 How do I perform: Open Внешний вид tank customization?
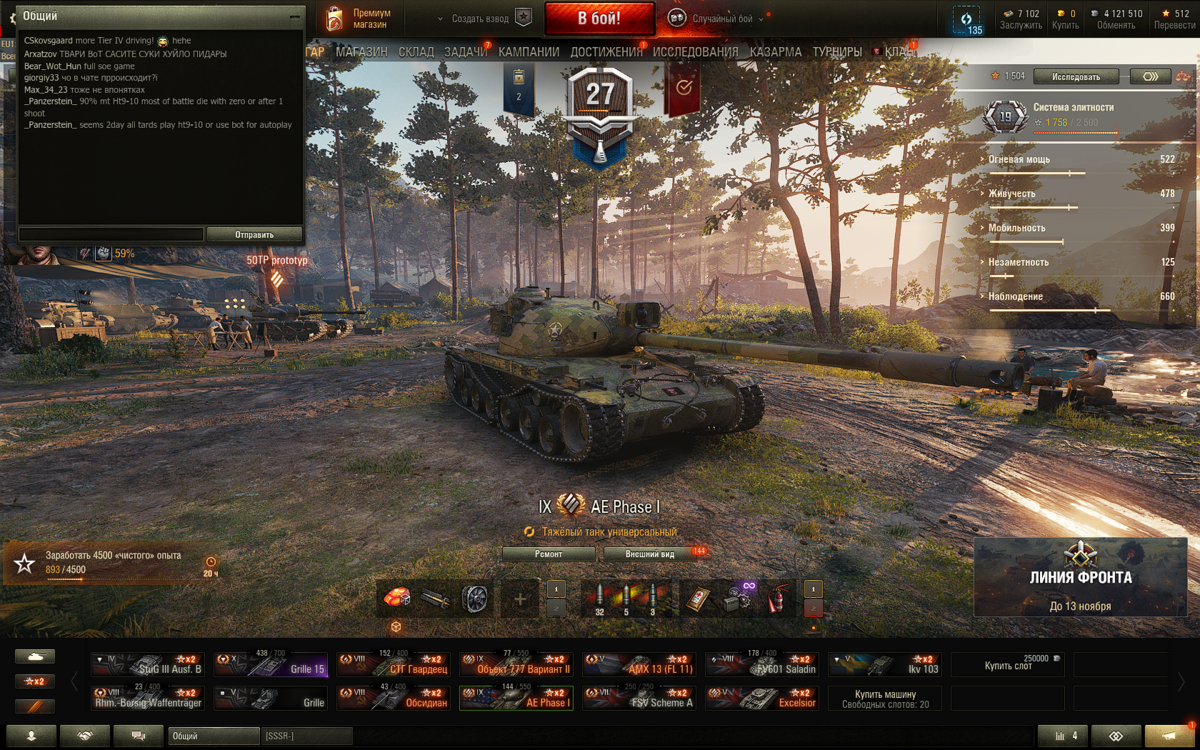coord(650,554)
